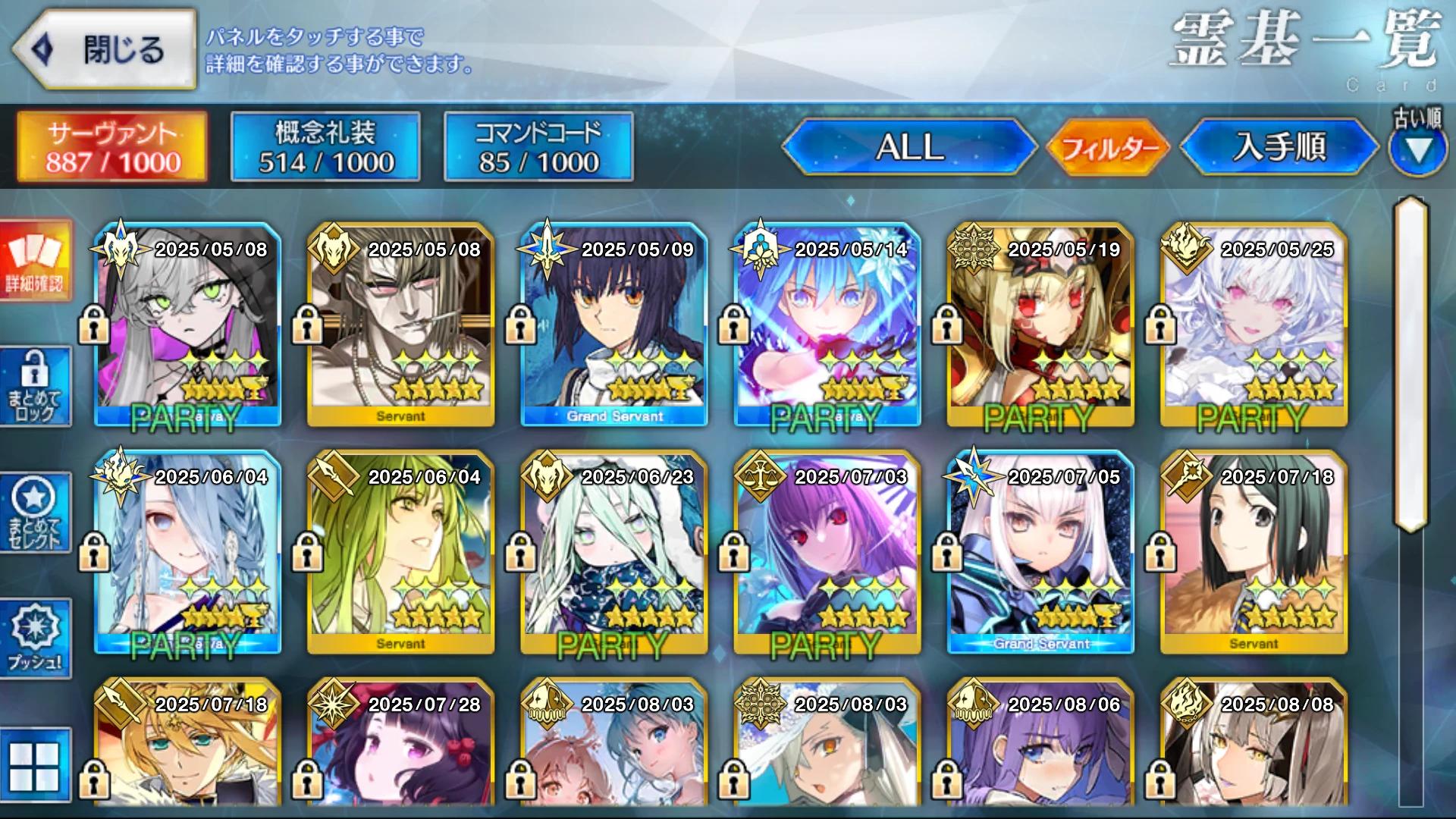Viewport: 1456px width, 819px height.
Task: Select the まとめてロック bulk lock button
Action: pyautogui.click(x=36, y=387)
